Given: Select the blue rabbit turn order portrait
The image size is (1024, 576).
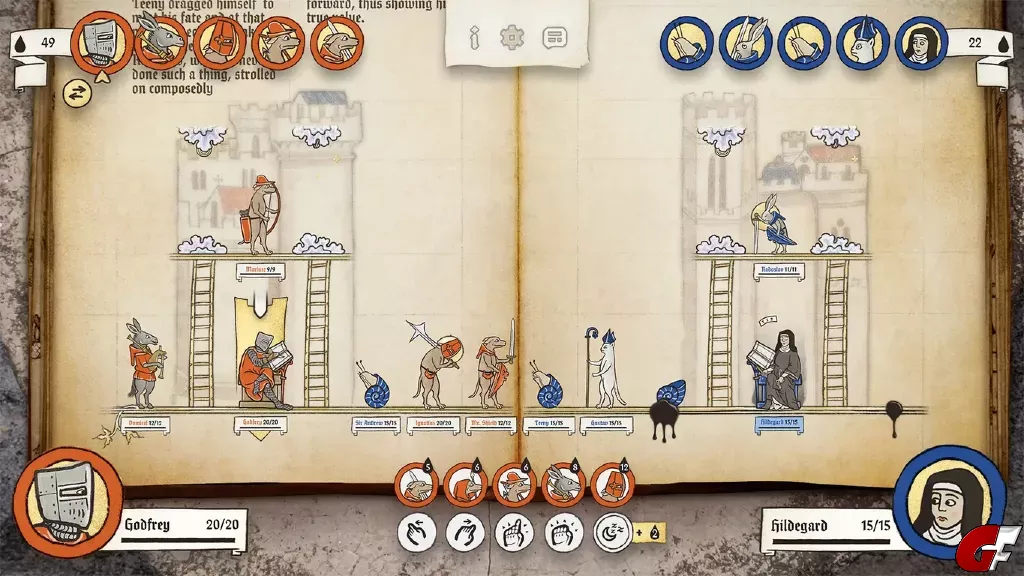Looking at the screenshot, I should [x=745, y=43].
